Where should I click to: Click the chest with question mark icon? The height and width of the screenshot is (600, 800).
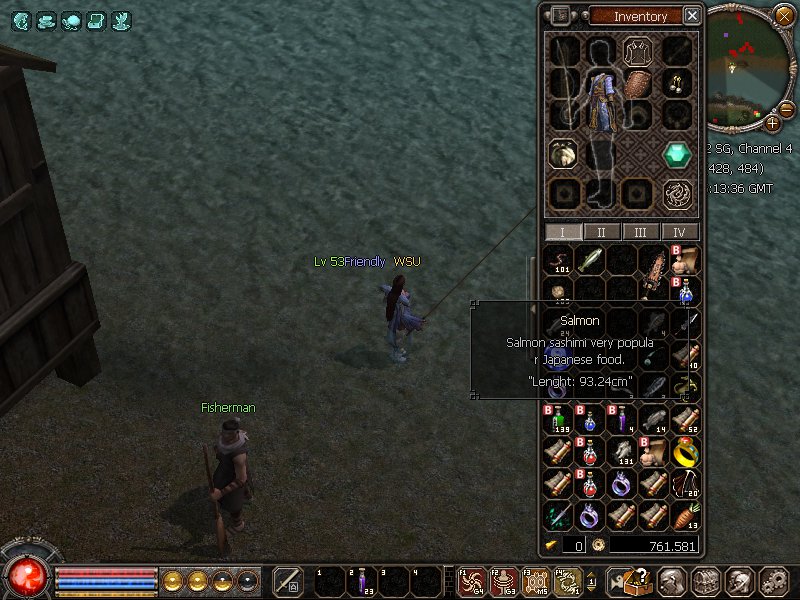635,580
